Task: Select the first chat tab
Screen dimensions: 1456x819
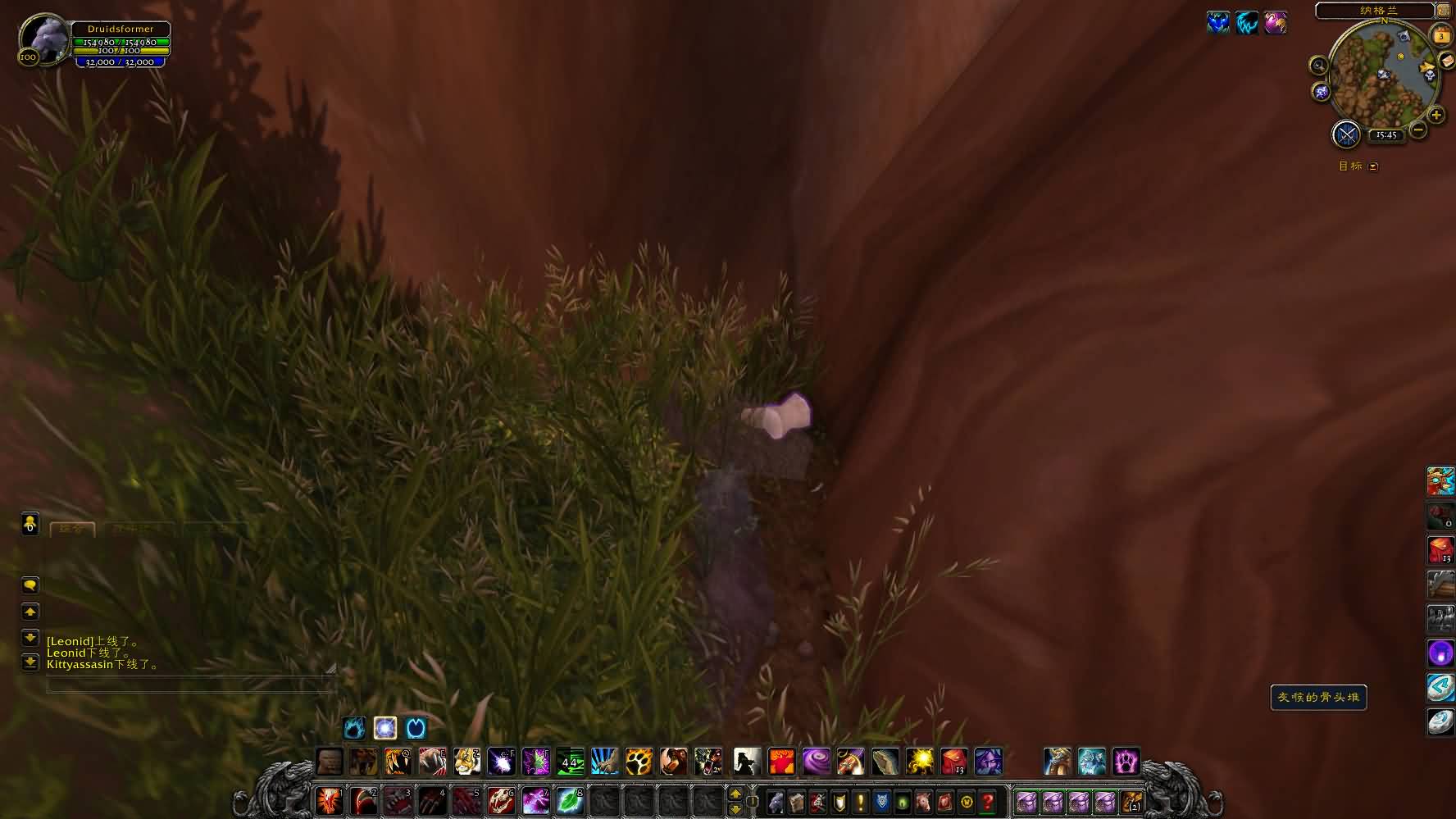Action: pos(72,530)
